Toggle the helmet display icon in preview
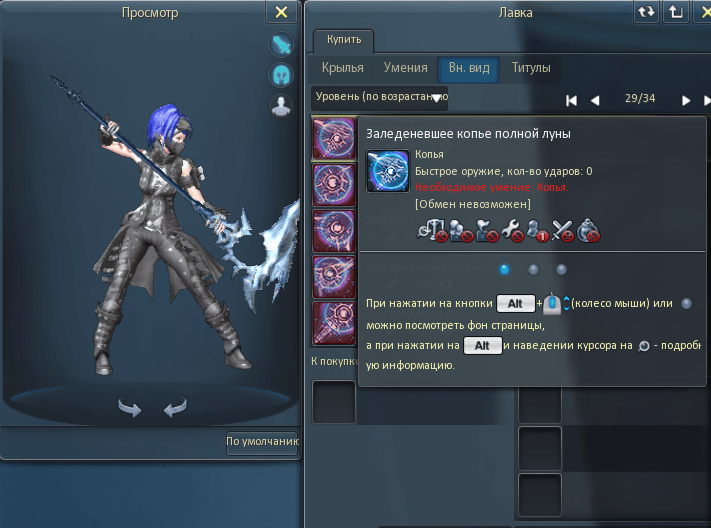The image size is (711, 528). click(281, 75)
